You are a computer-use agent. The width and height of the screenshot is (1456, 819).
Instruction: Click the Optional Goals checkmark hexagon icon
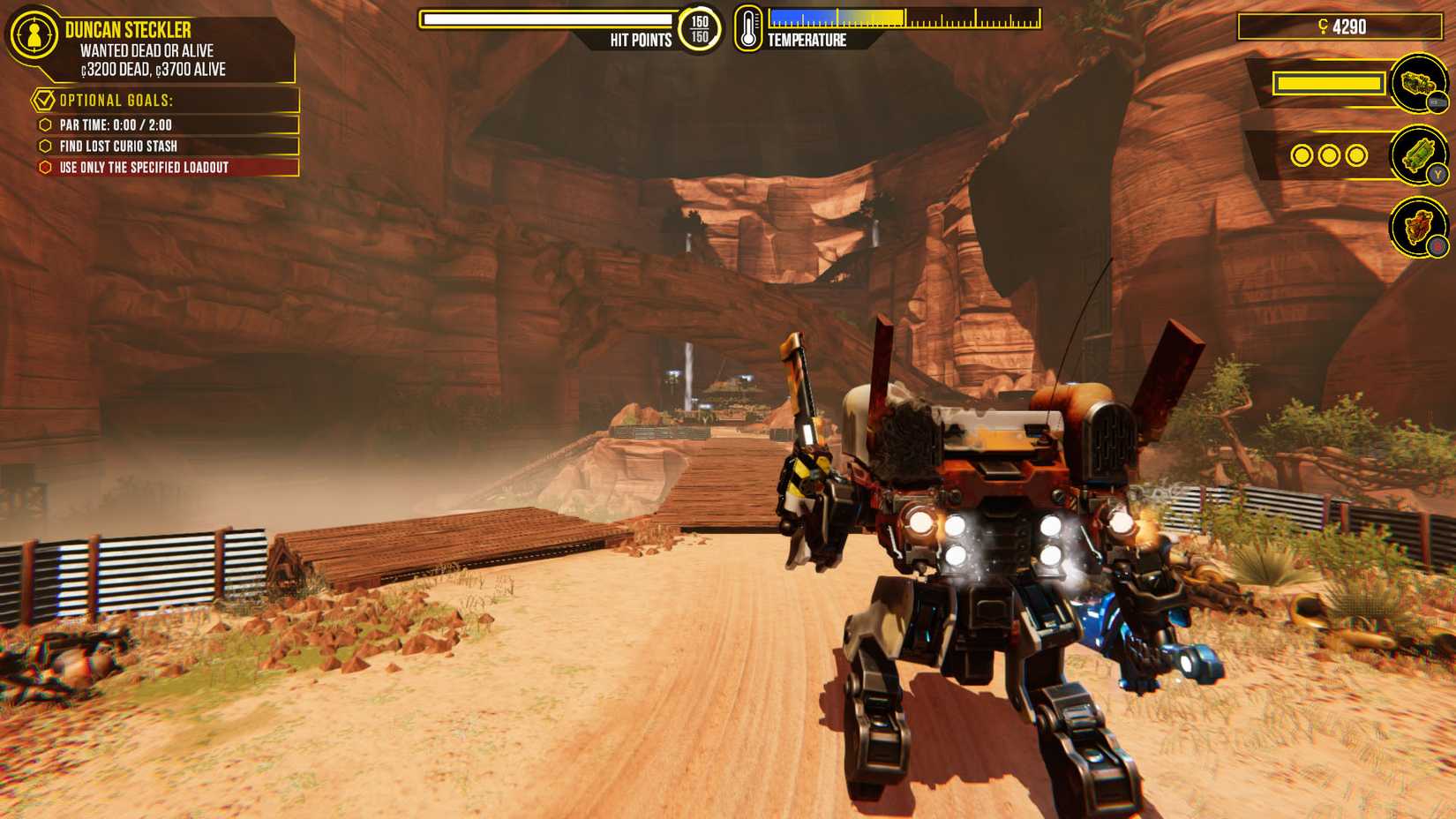pyautogui.click(x=44, y=101)
